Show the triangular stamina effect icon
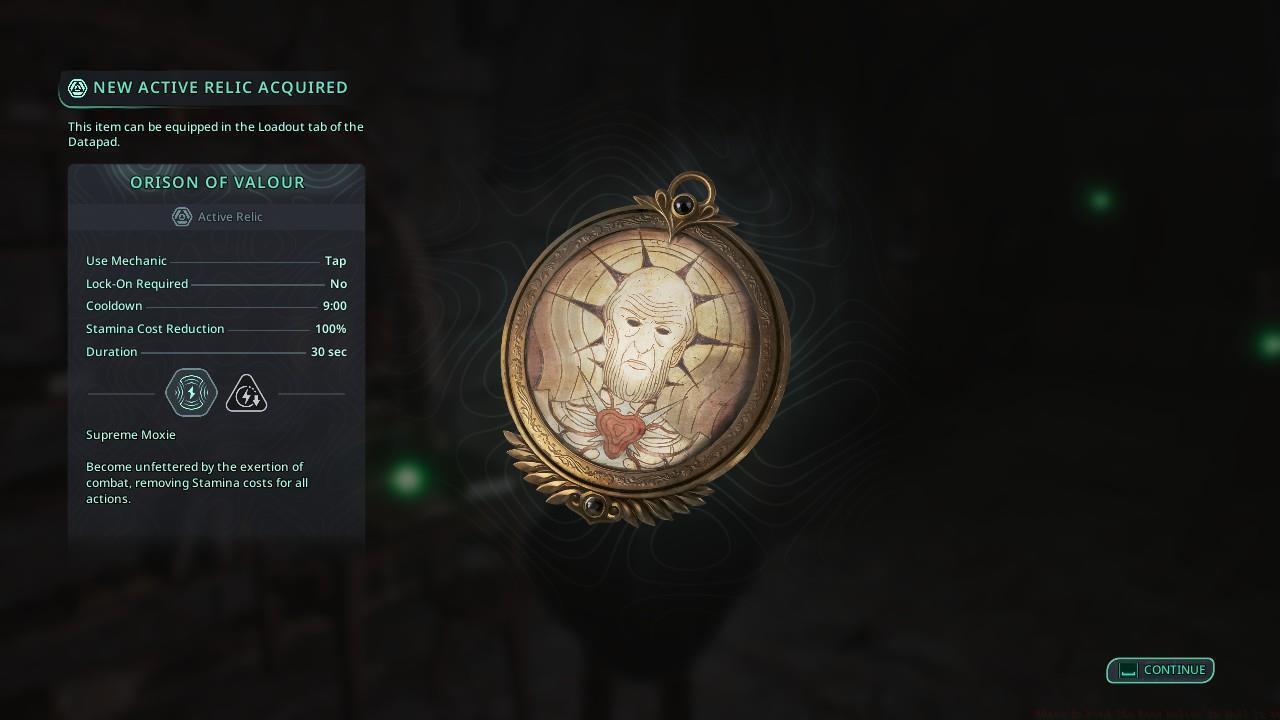Screen dimensions: 1280x720 (x=246, y=394)
